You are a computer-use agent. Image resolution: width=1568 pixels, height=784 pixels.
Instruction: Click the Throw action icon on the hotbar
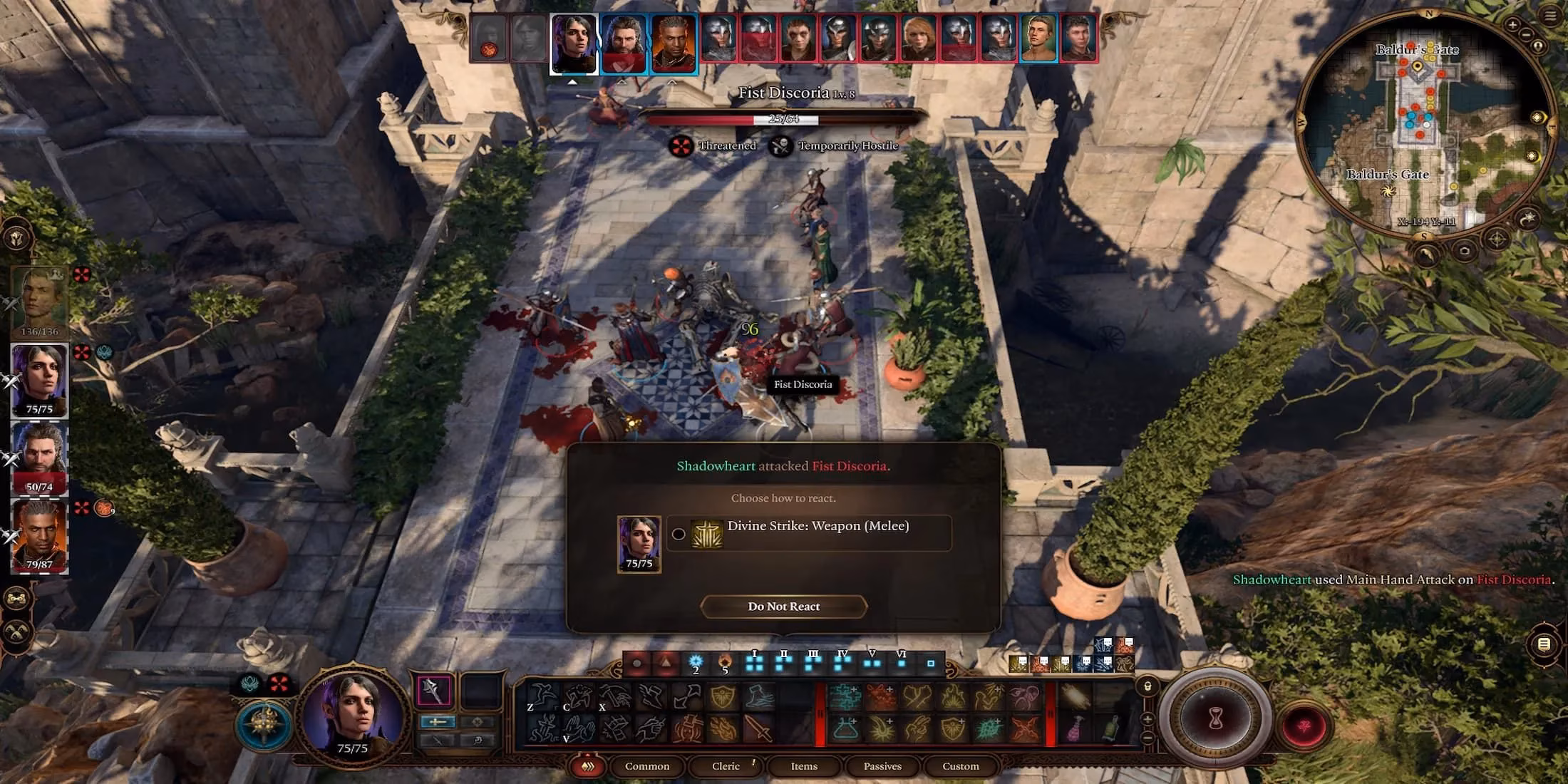pyautogui.click(x=616, y=695)
